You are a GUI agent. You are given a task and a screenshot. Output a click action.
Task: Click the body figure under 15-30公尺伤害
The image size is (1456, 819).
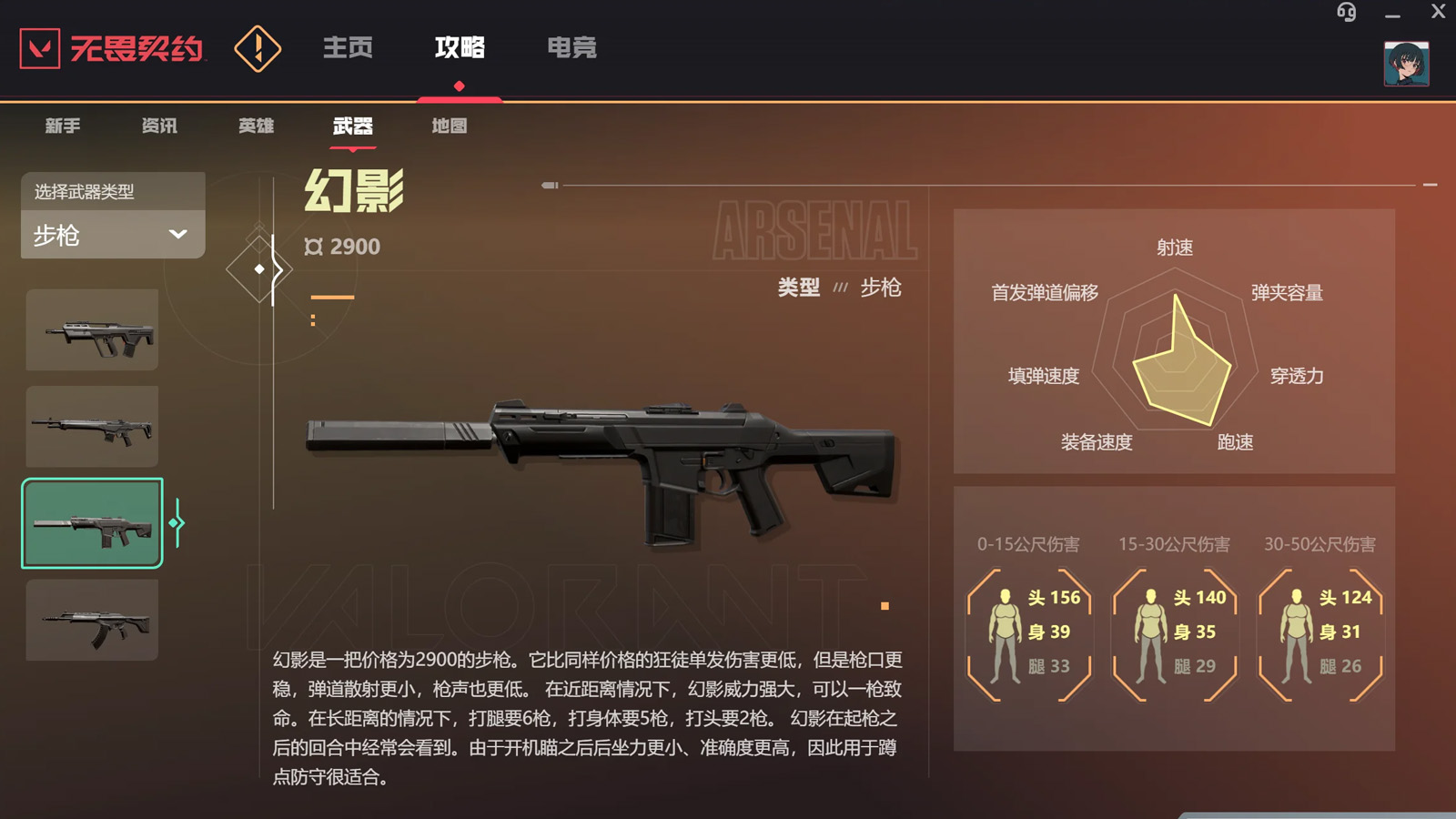click(x=1150, y=632)
